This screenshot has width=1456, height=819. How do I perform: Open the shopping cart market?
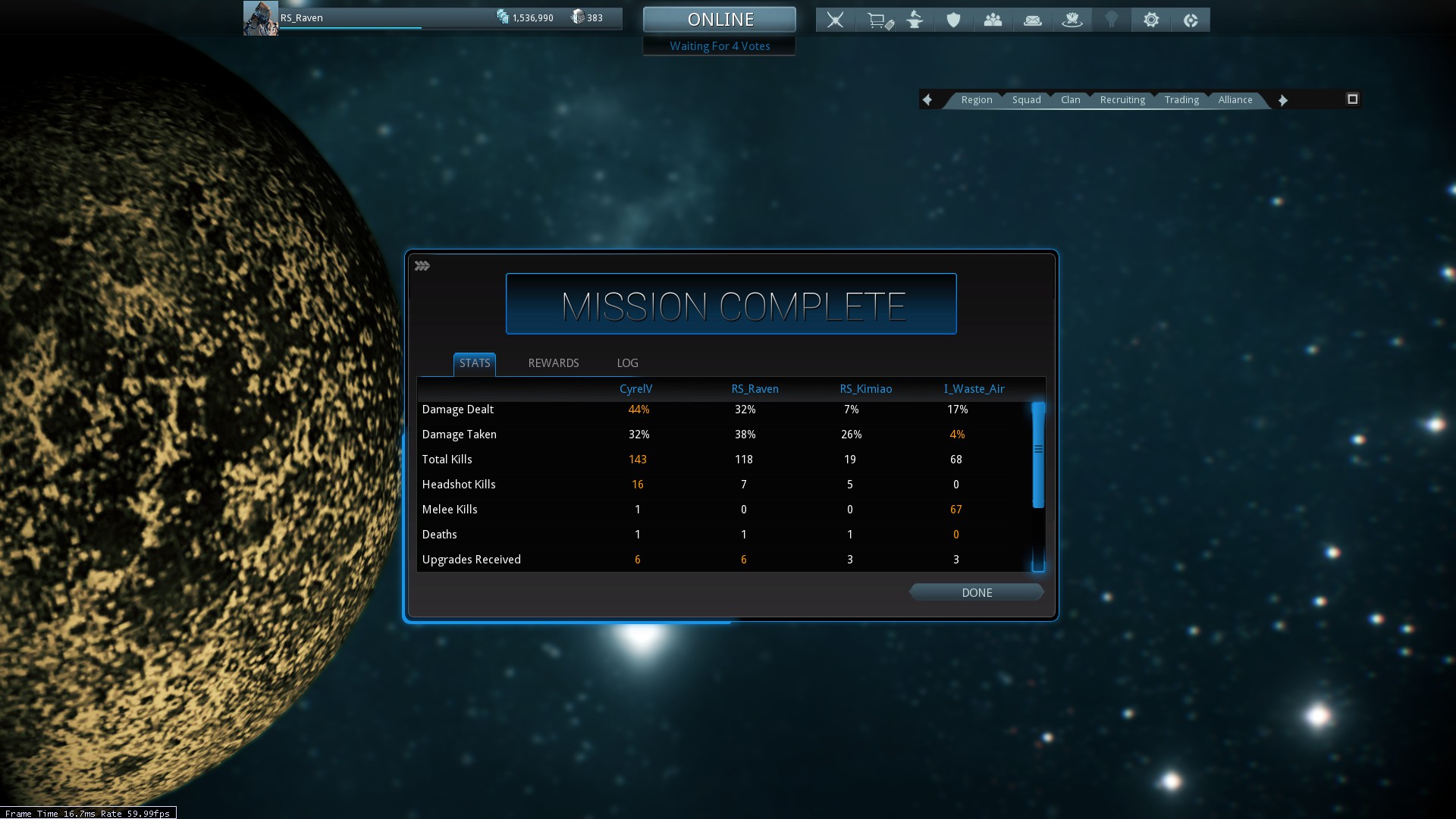pos(878,20)
